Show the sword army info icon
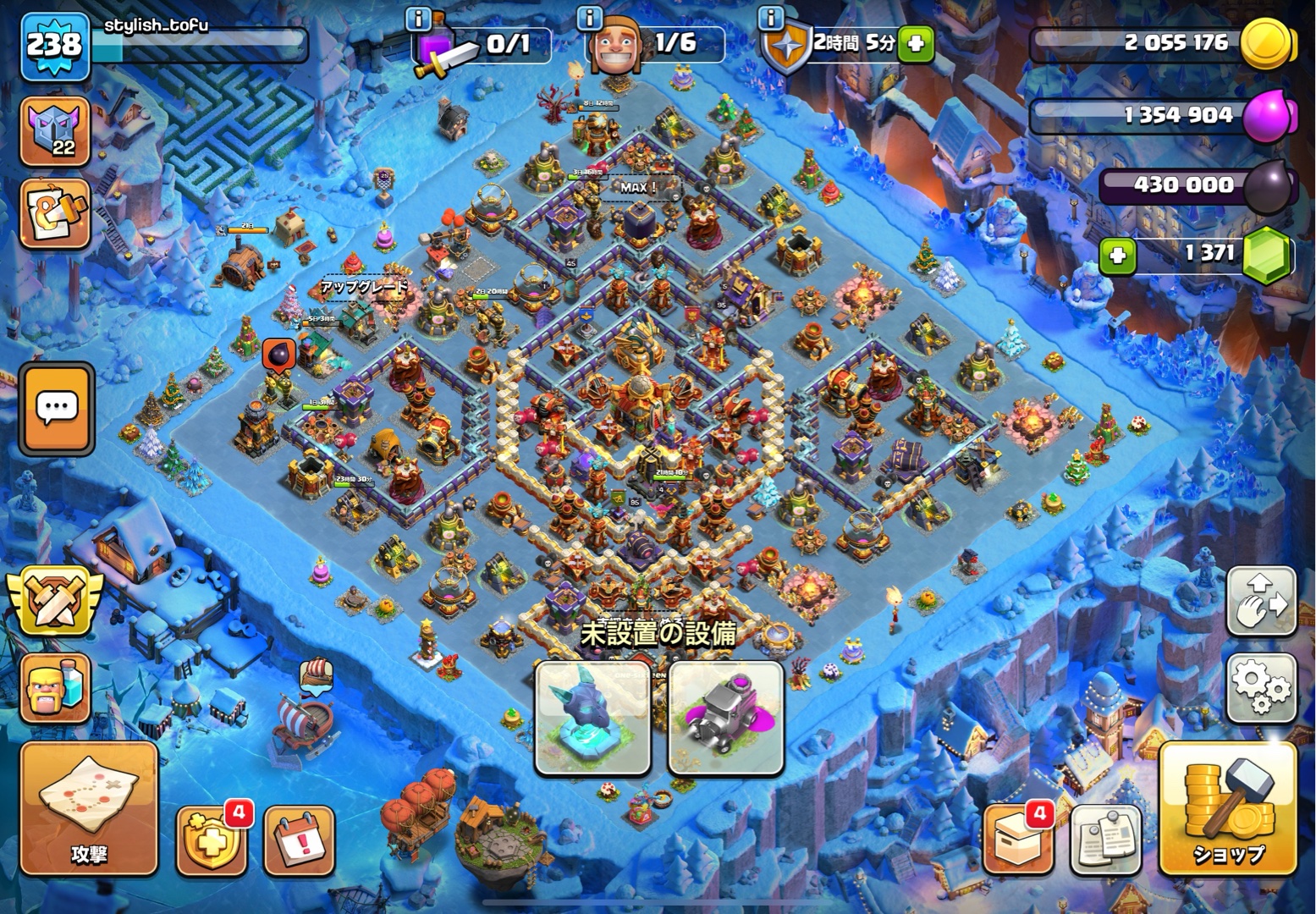1316x914 pixels. click(x=418, y=17)
